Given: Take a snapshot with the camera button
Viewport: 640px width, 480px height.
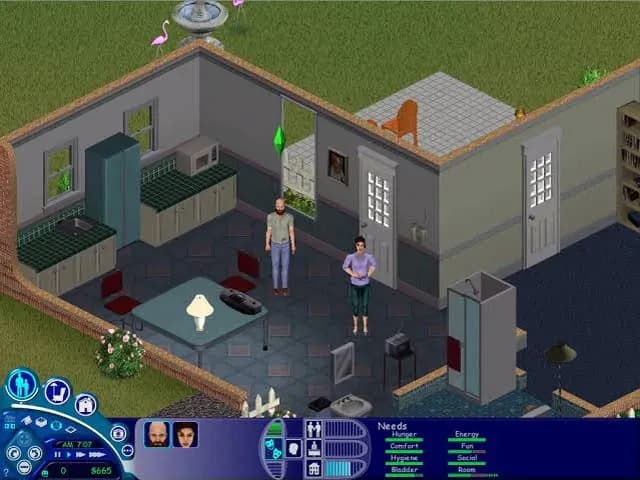Looking at the screenshot, I should [x=118, y=433].
